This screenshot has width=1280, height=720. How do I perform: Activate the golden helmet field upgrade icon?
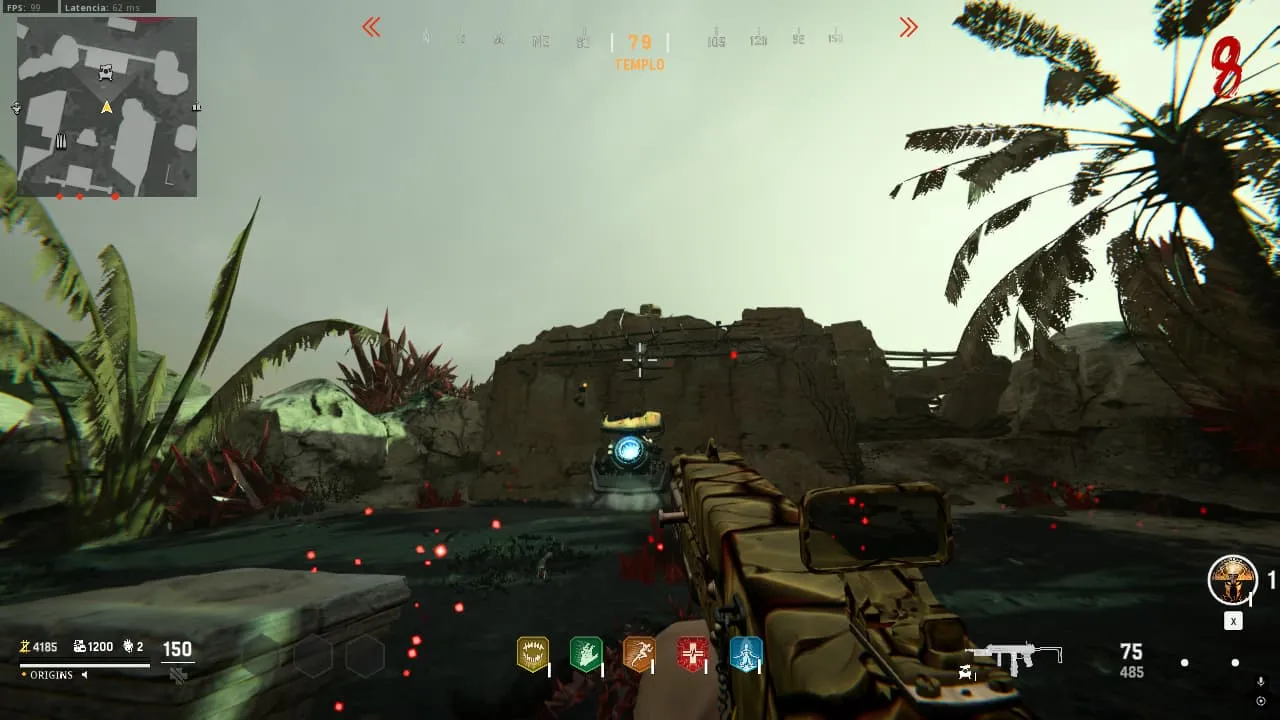tap(1232, 580)
